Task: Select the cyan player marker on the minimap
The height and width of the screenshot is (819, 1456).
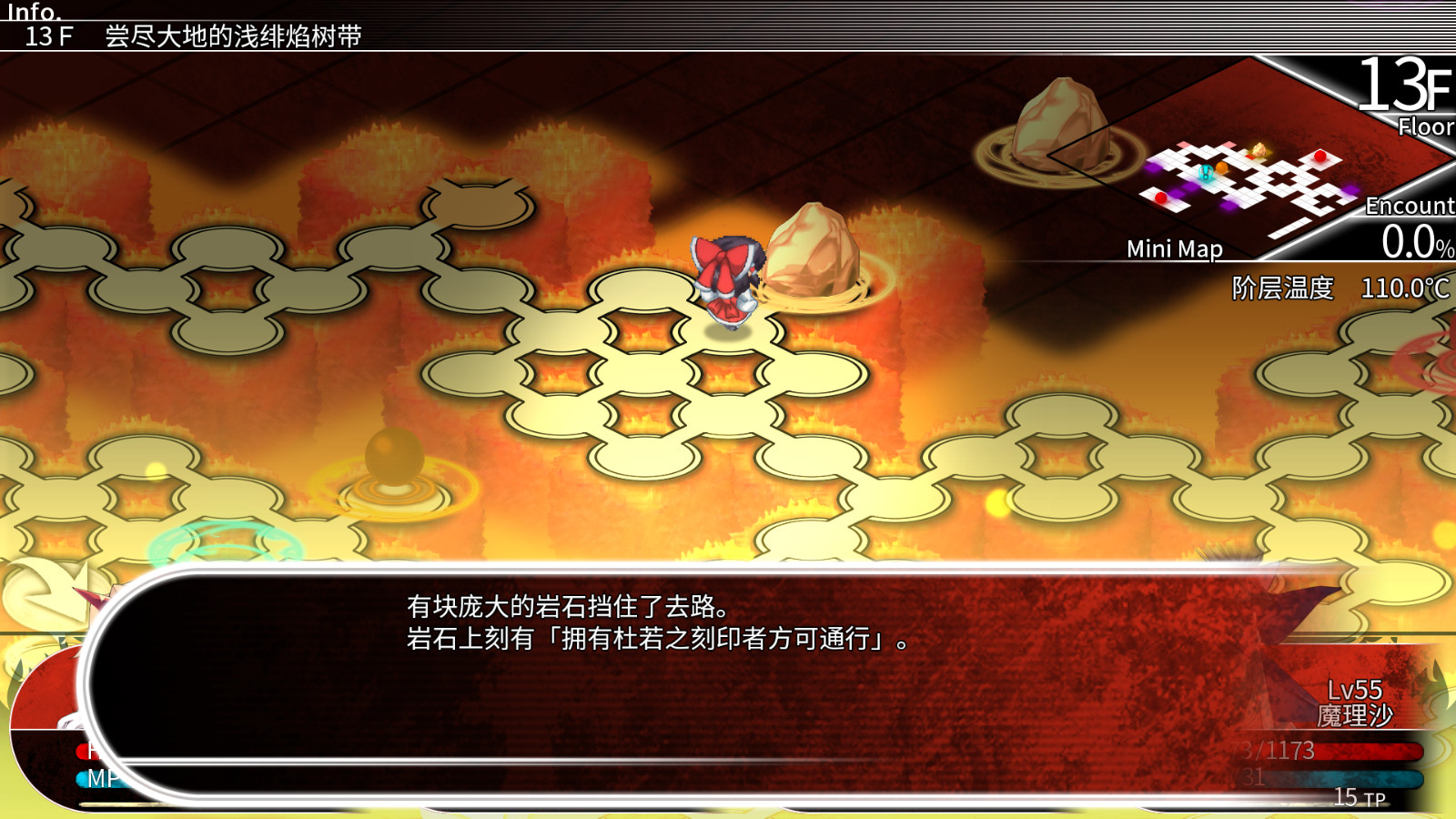Action: click(1206, 173)
